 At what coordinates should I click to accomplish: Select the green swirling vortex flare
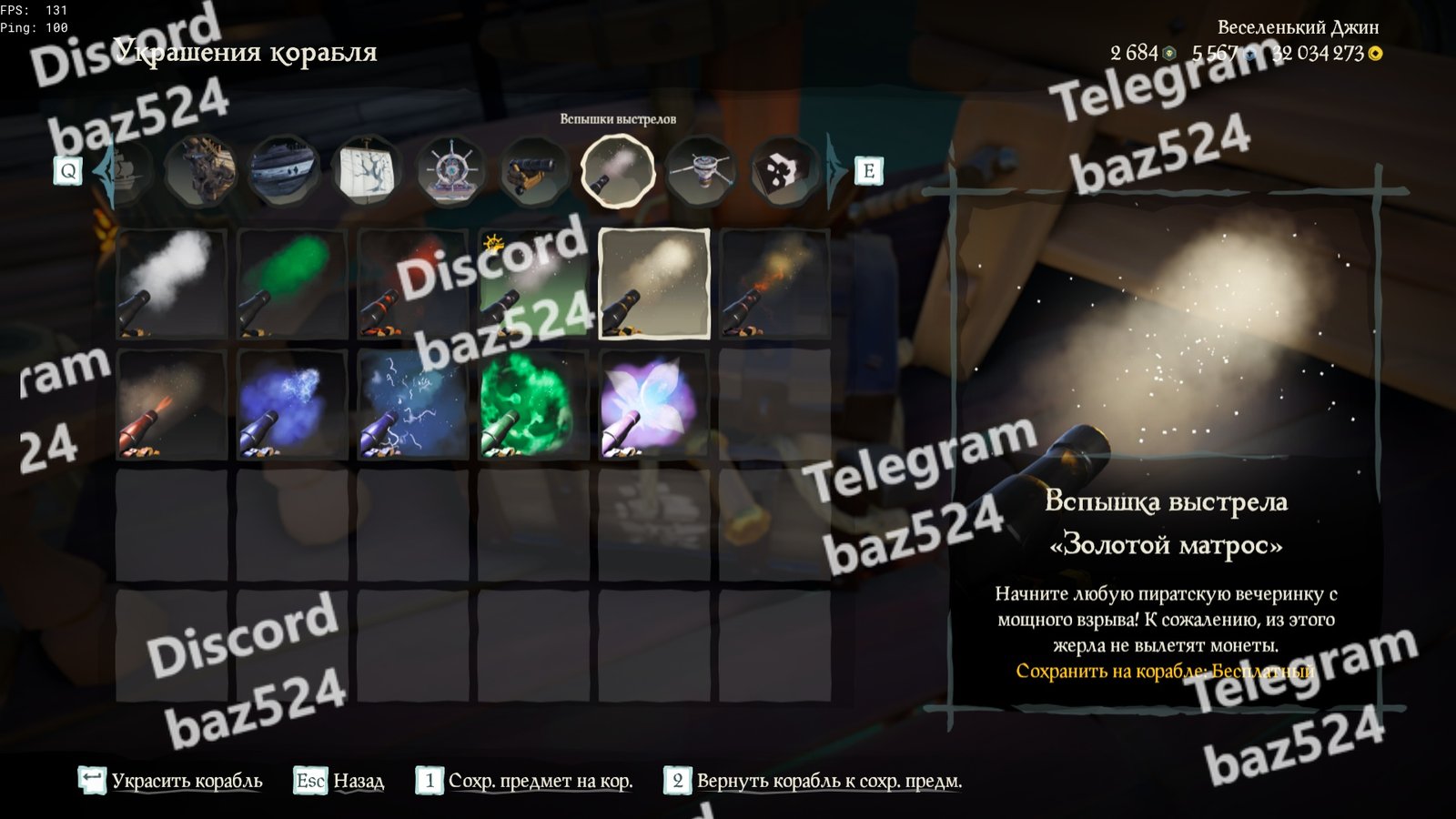(533, 405)
